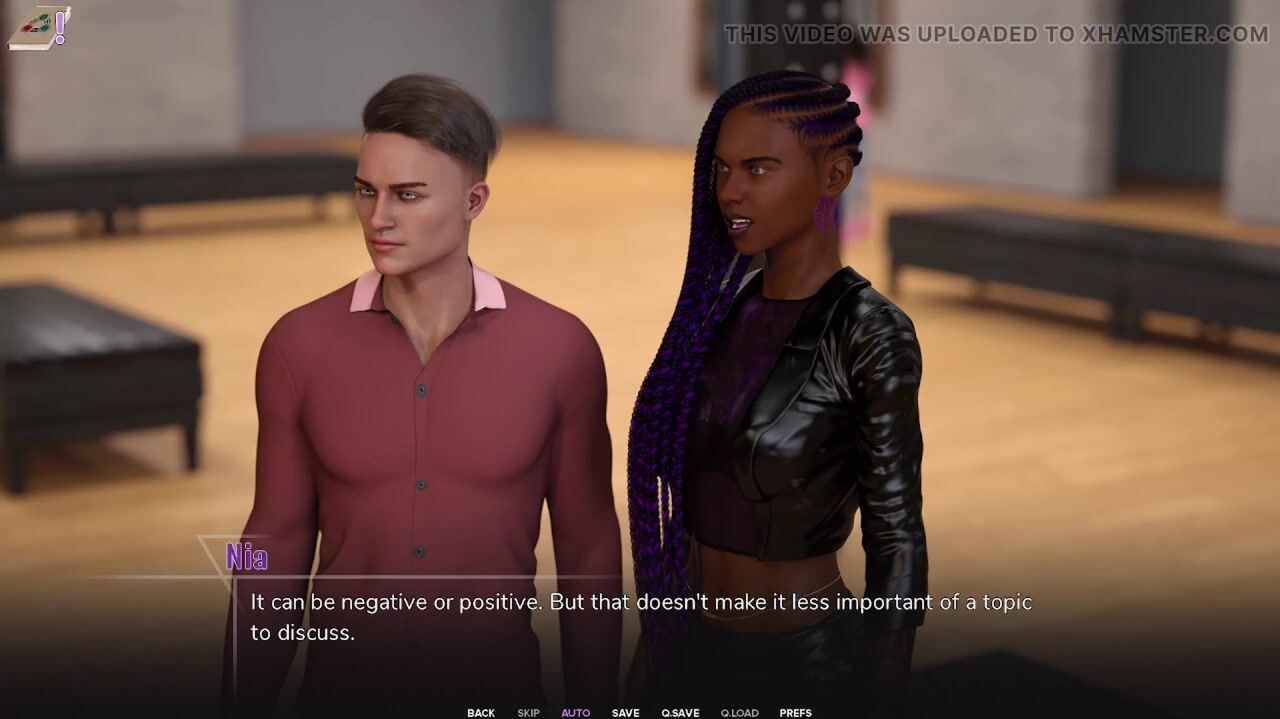Activate the SKIP dialogue option
Viewport: 1280px width, 719px height.
pyautogui.click(x=528, y=713)
